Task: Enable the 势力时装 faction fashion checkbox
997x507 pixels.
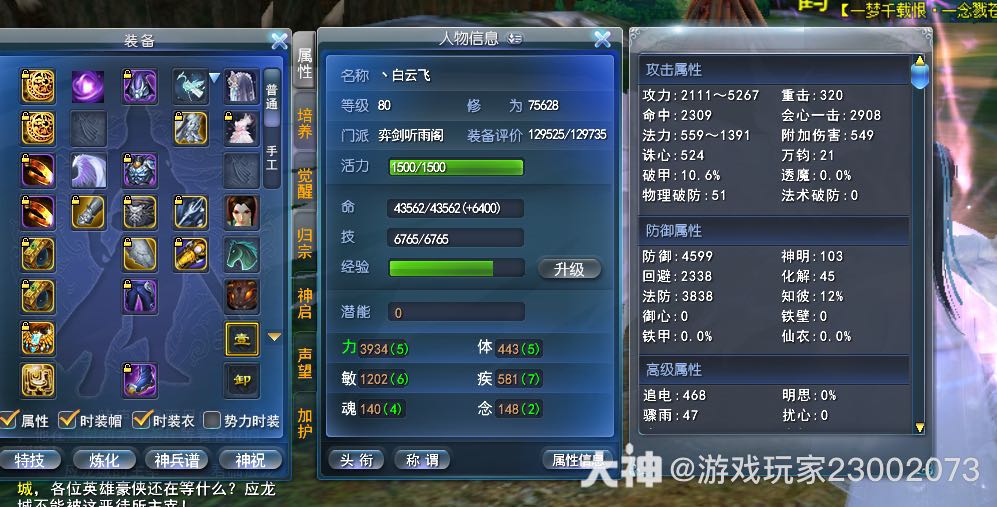Action: click(x=212, y=420)
